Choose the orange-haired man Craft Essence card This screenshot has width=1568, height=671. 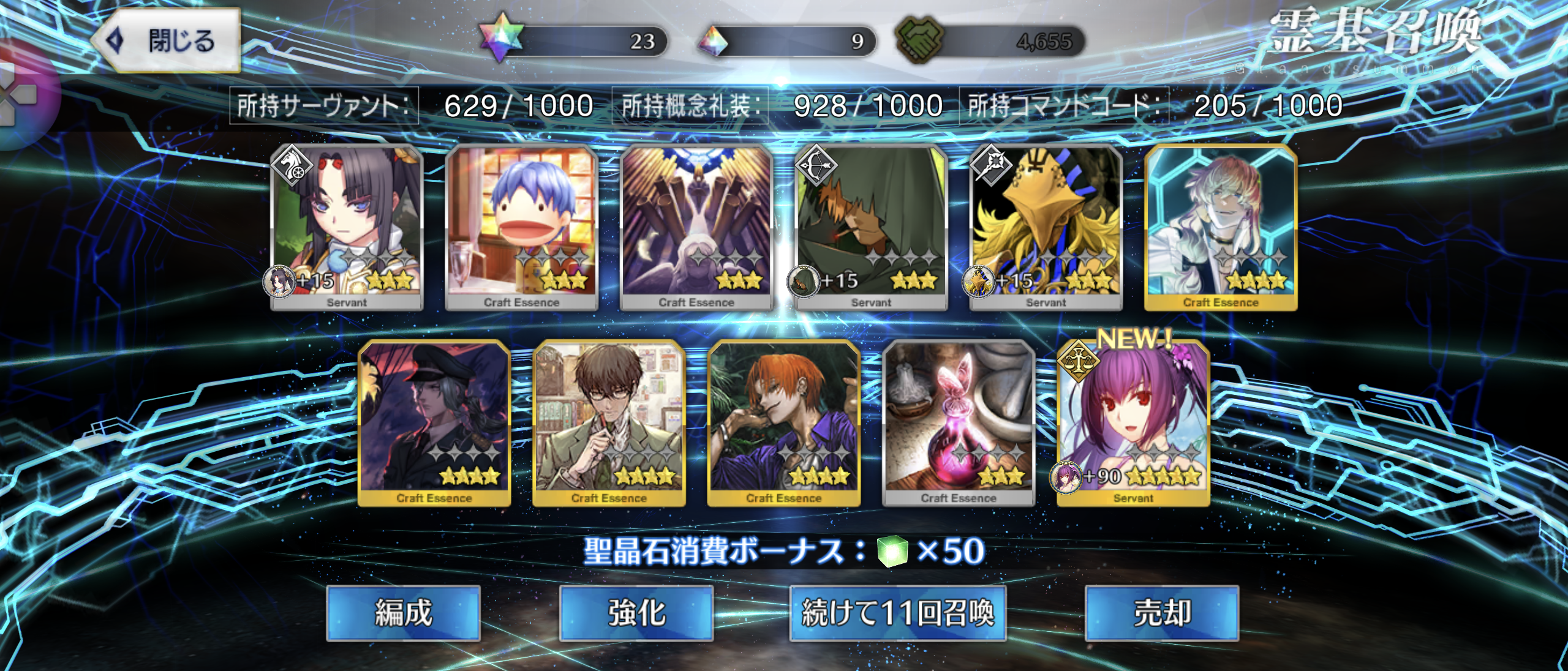(784, 422)
